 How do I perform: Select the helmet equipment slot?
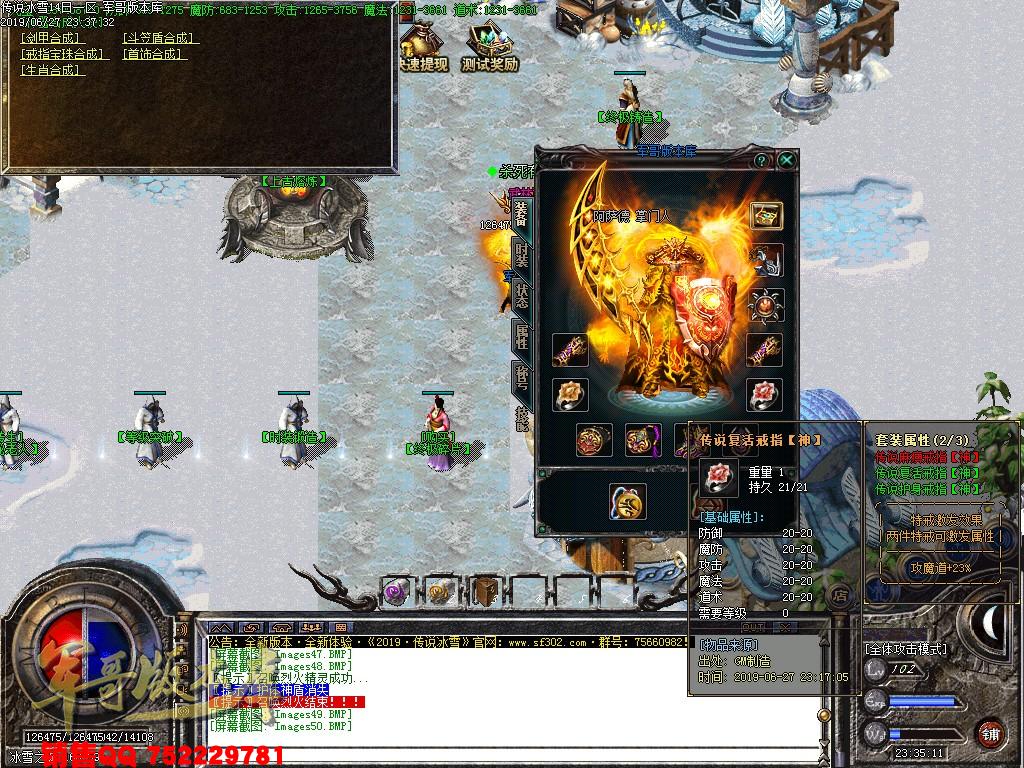point(766,260)
